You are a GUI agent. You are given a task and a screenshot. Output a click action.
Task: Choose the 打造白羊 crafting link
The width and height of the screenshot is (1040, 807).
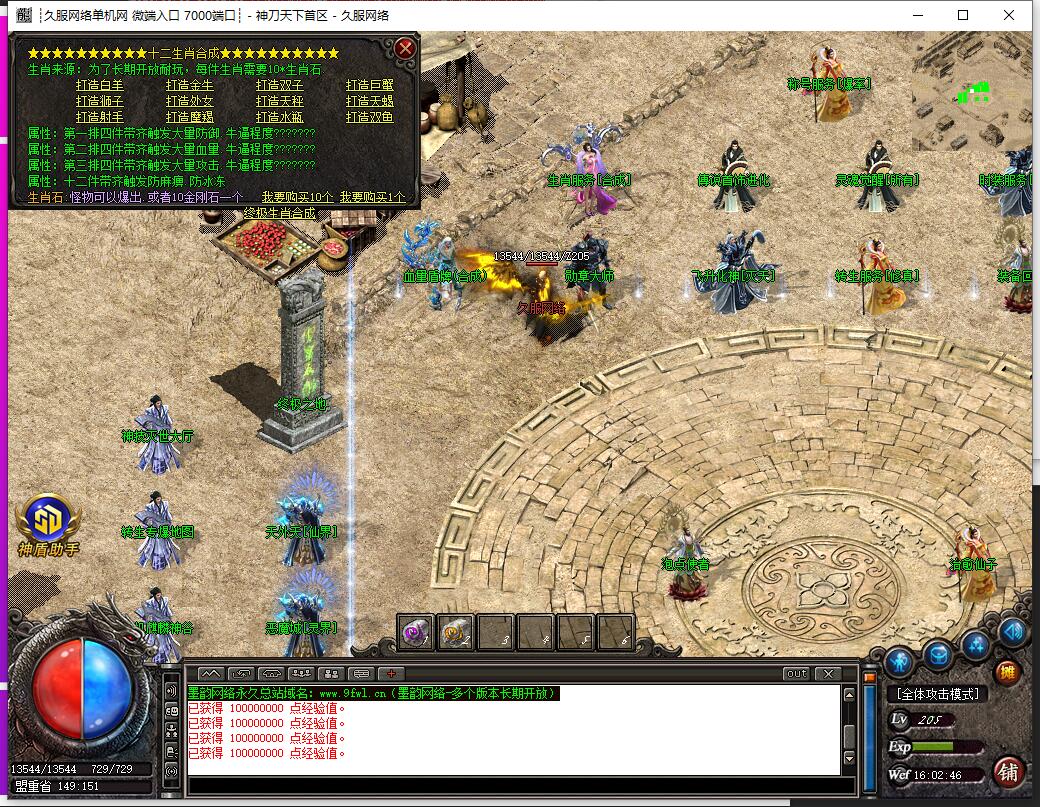100,86
